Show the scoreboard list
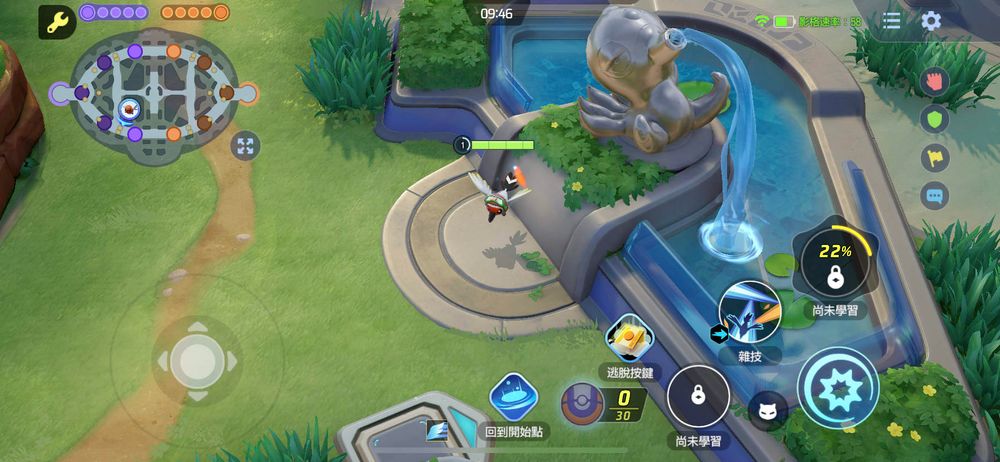This screenshot has width=1000, height=462. click(x=892, y=21)
